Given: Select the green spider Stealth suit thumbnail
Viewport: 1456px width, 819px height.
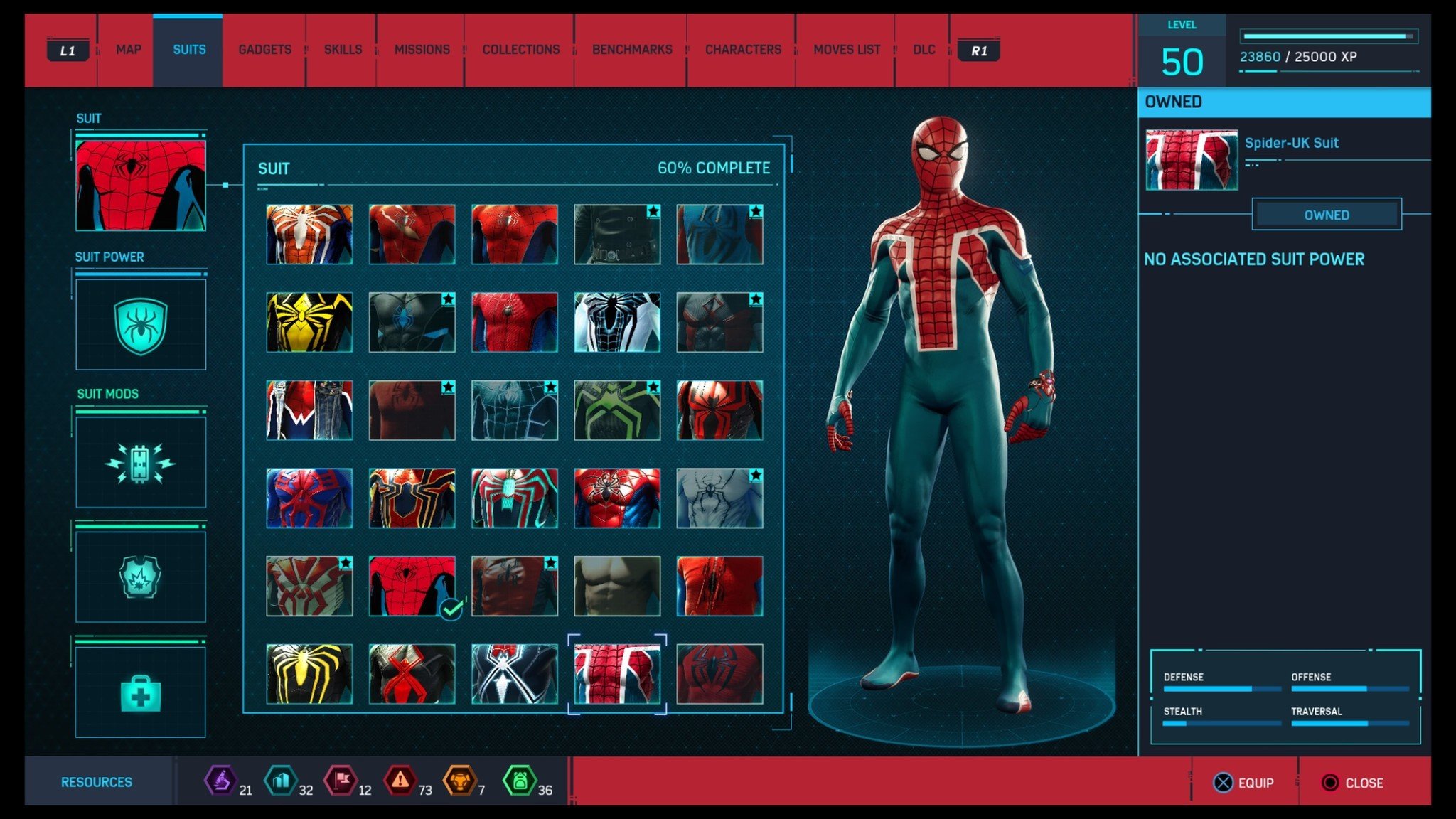Looking at the screenshot, I should pos(617,410).
